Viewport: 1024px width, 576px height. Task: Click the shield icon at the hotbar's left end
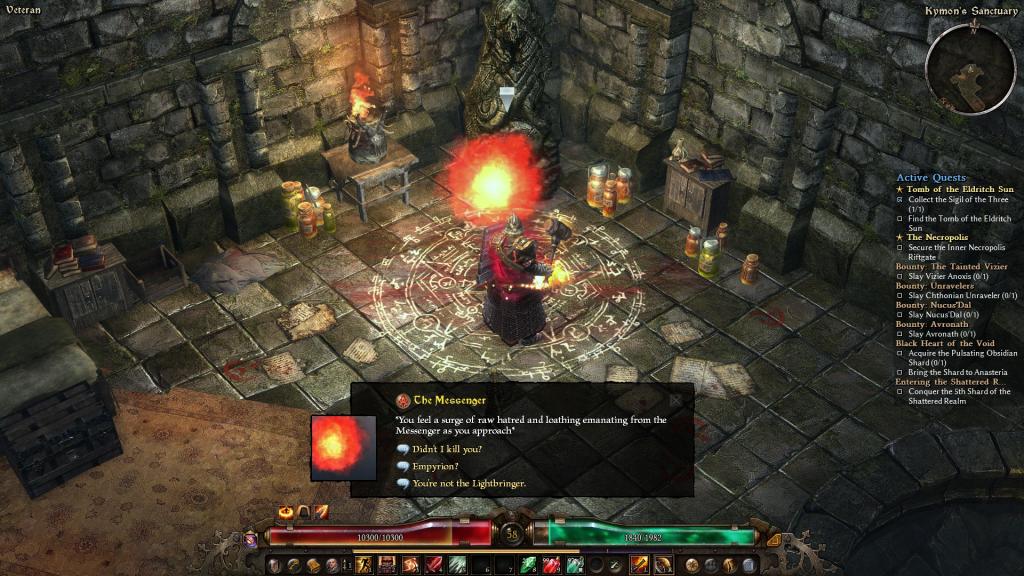[275, 565]
